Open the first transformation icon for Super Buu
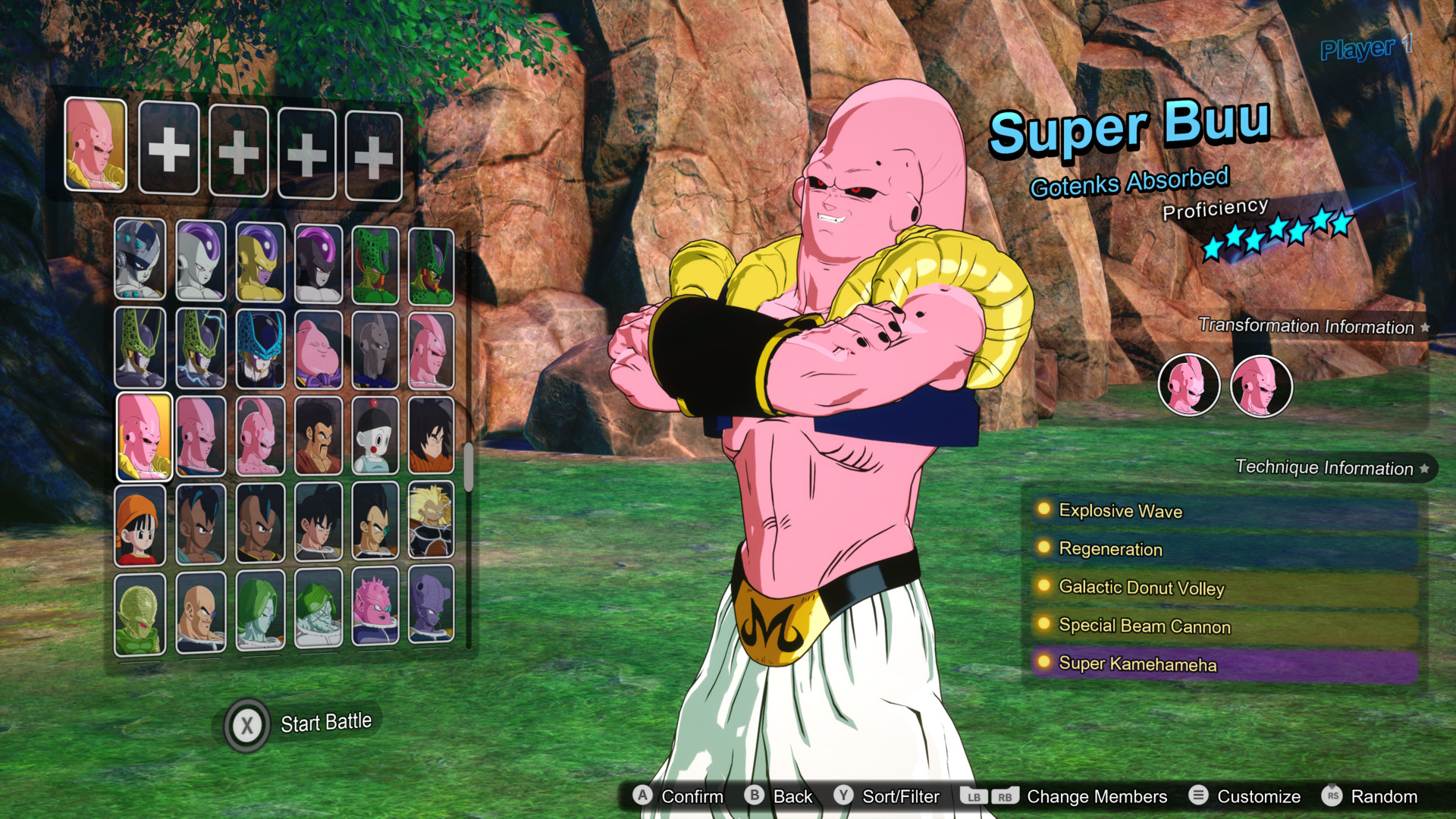Screen dimensions: 1456x819 [x=1189, y=385]
